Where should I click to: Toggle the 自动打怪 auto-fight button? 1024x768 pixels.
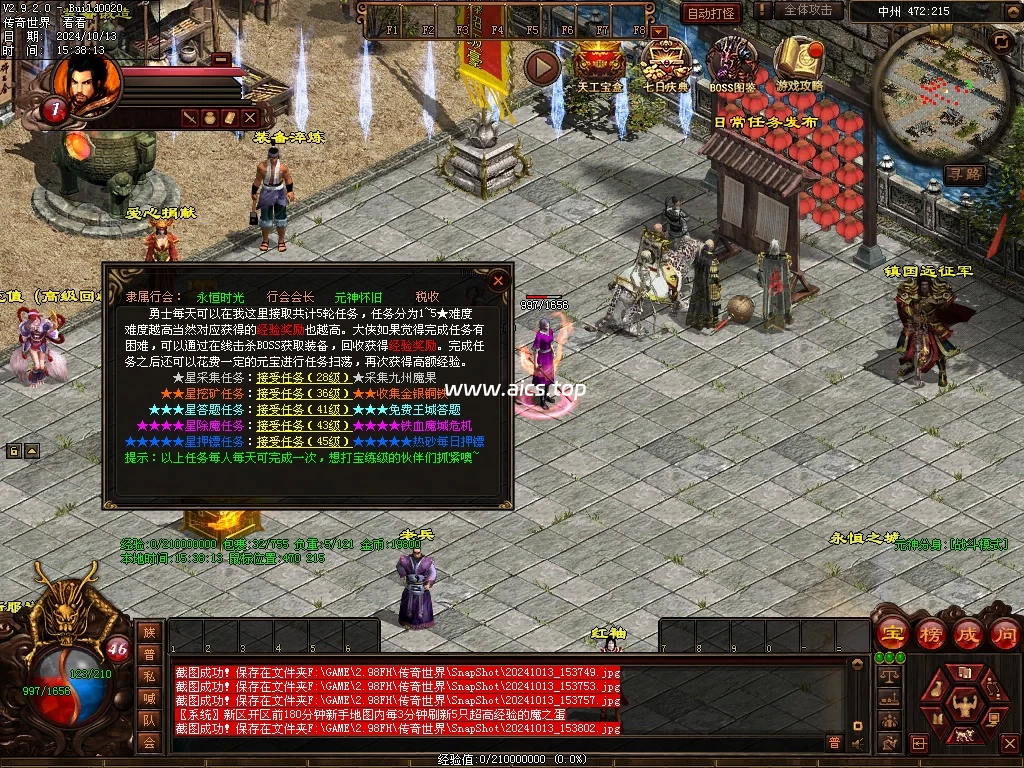point(711,13)
